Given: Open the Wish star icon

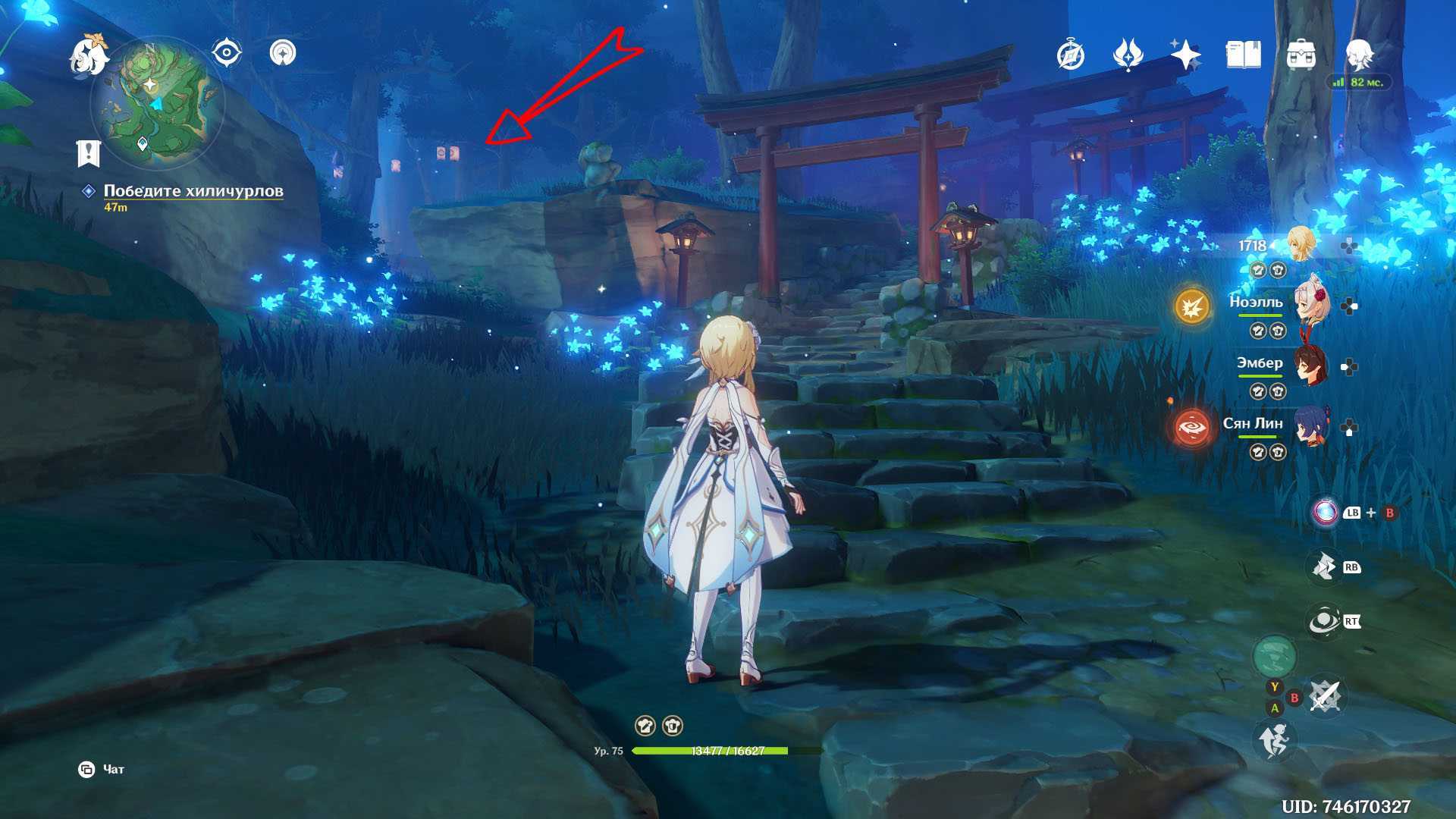Looking at the screenshot, I should pos(1185,55).
